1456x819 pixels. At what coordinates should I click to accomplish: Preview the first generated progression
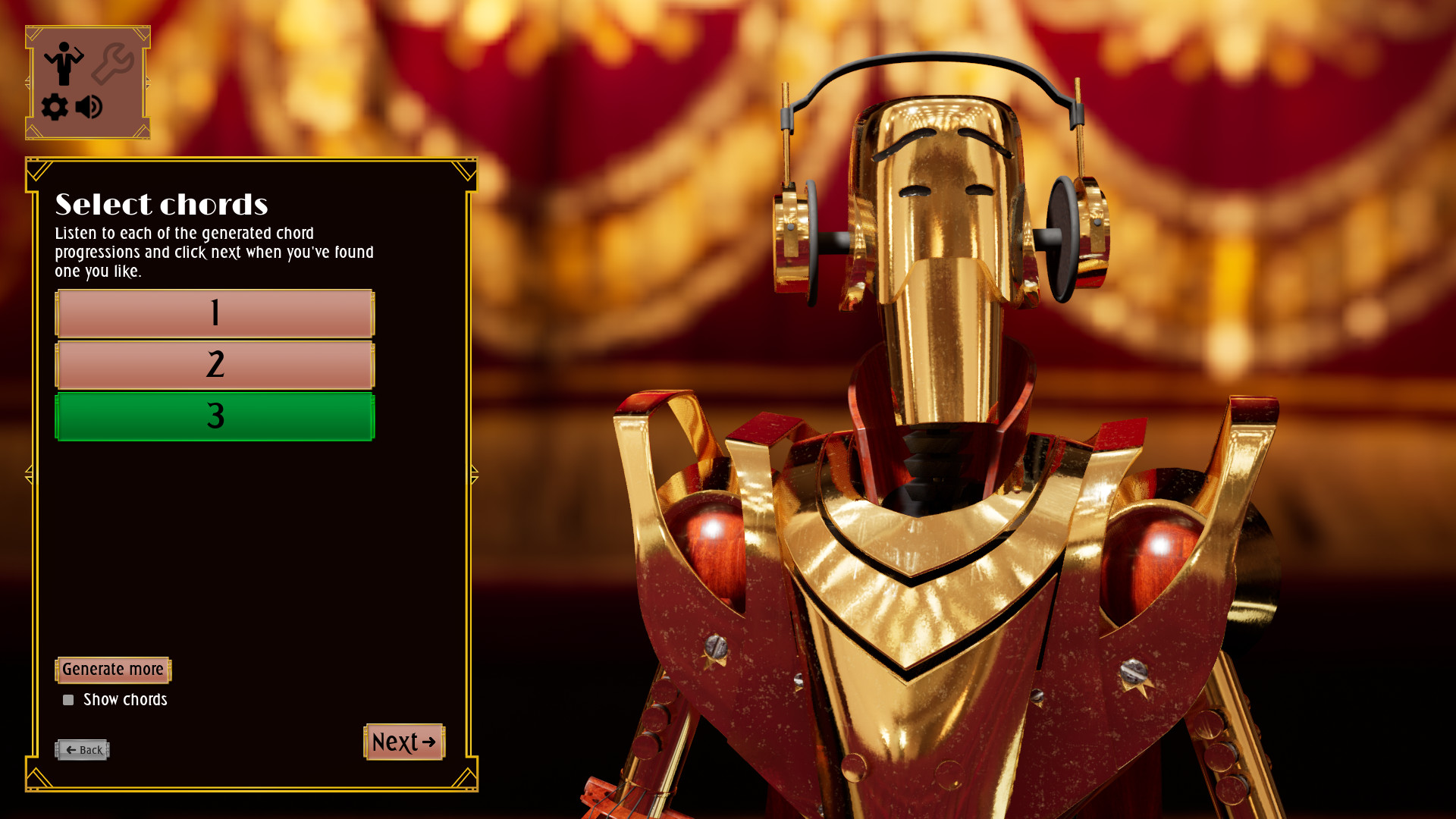coord(215,312)
